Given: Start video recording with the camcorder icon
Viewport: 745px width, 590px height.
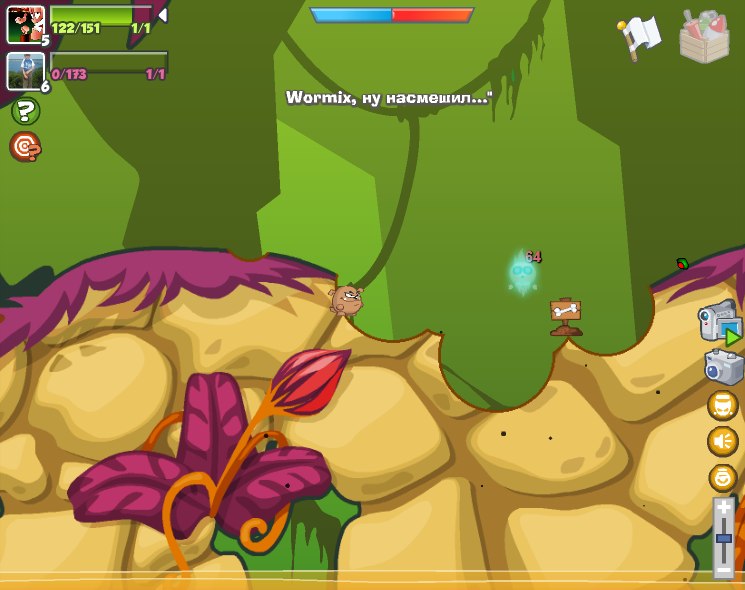Looking at the screenshot, I should (x=719, y=323).
